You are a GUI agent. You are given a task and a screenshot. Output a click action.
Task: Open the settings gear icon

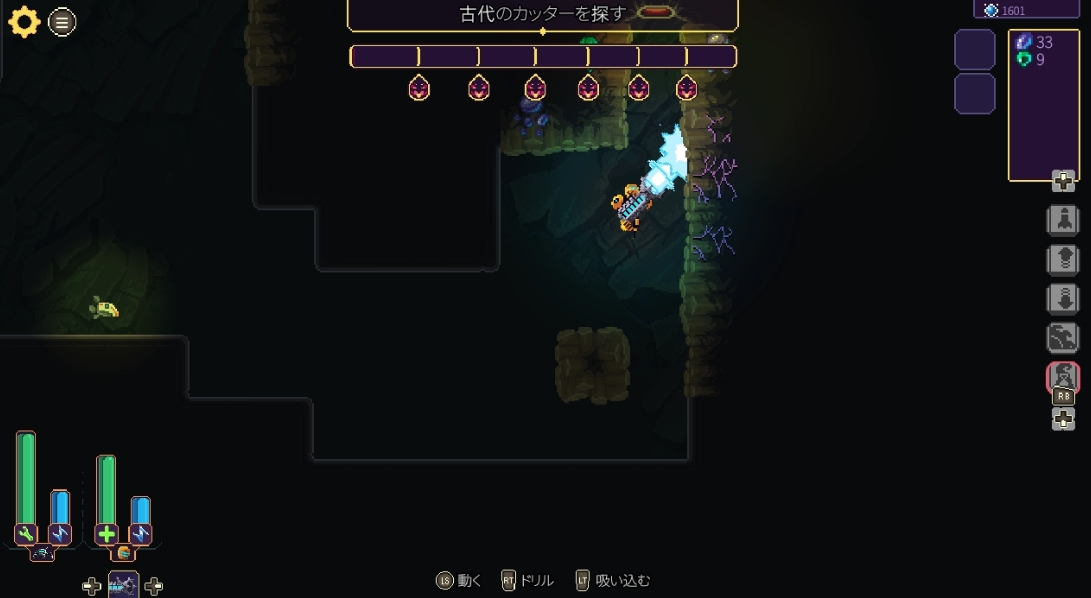pos(24,22)
